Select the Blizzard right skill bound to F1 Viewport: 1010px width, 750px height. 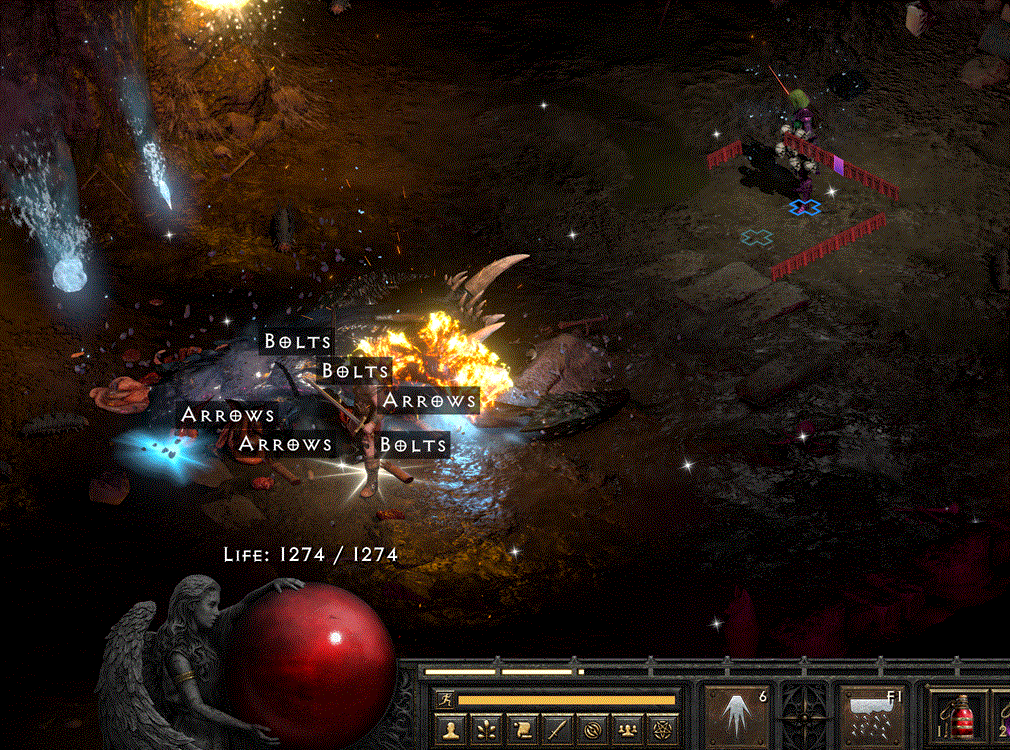(871, 717)
